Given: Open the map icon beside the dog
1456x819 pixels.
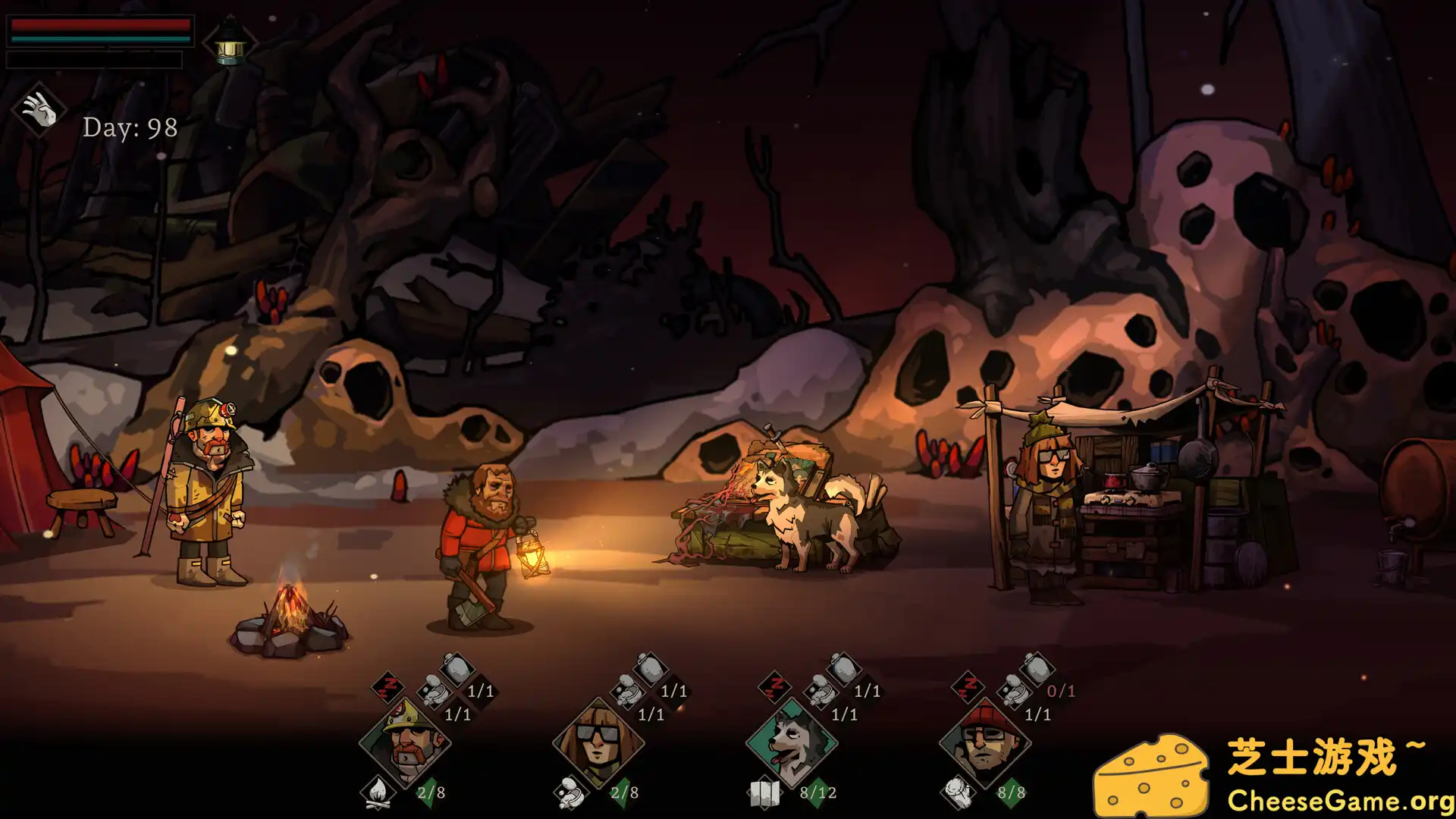Looking at the screenshot, I should pyautogui.click(x=764, y=793).
